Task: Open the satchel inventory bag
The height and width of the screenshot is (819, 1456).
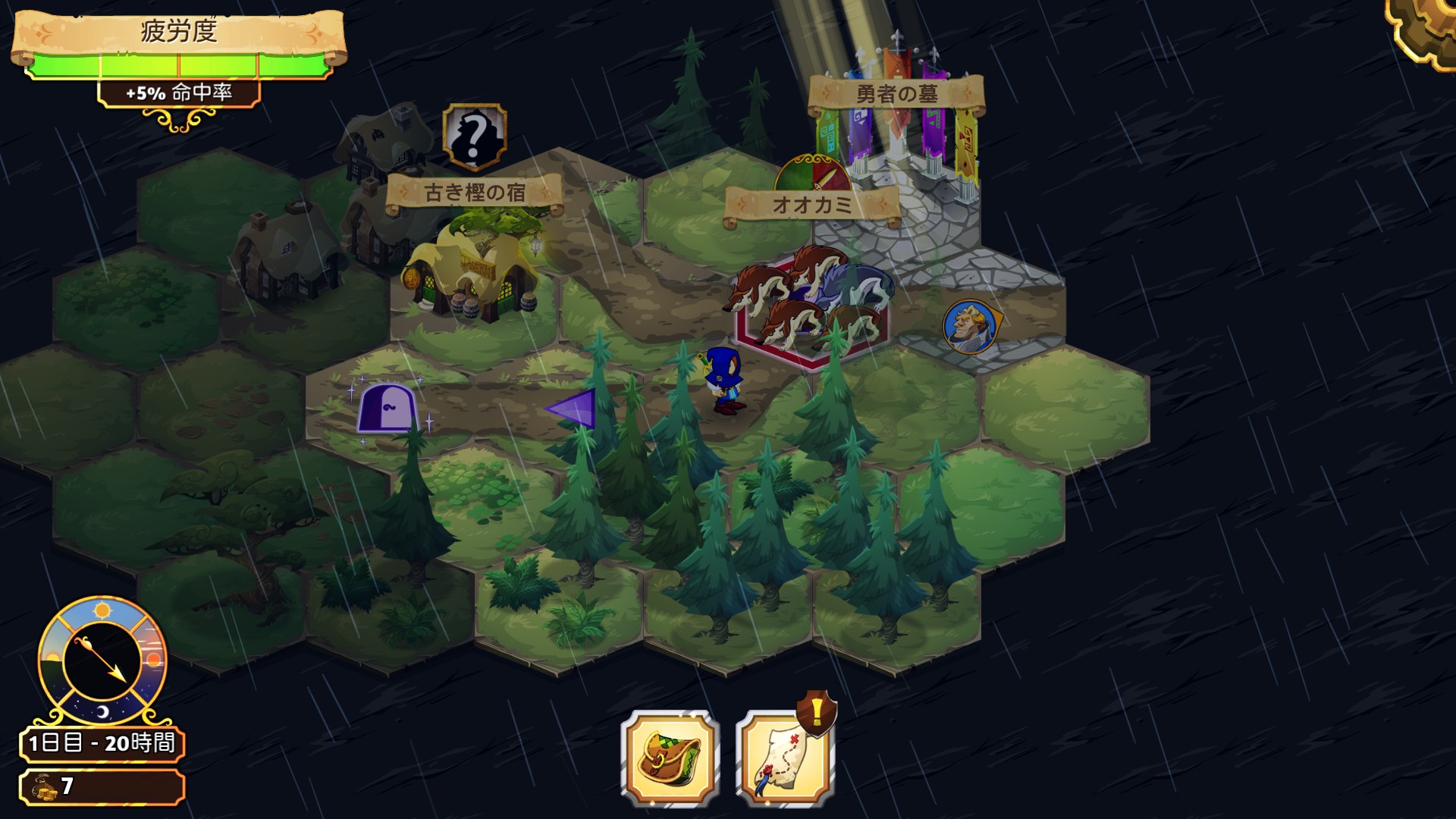Action: 670,758
